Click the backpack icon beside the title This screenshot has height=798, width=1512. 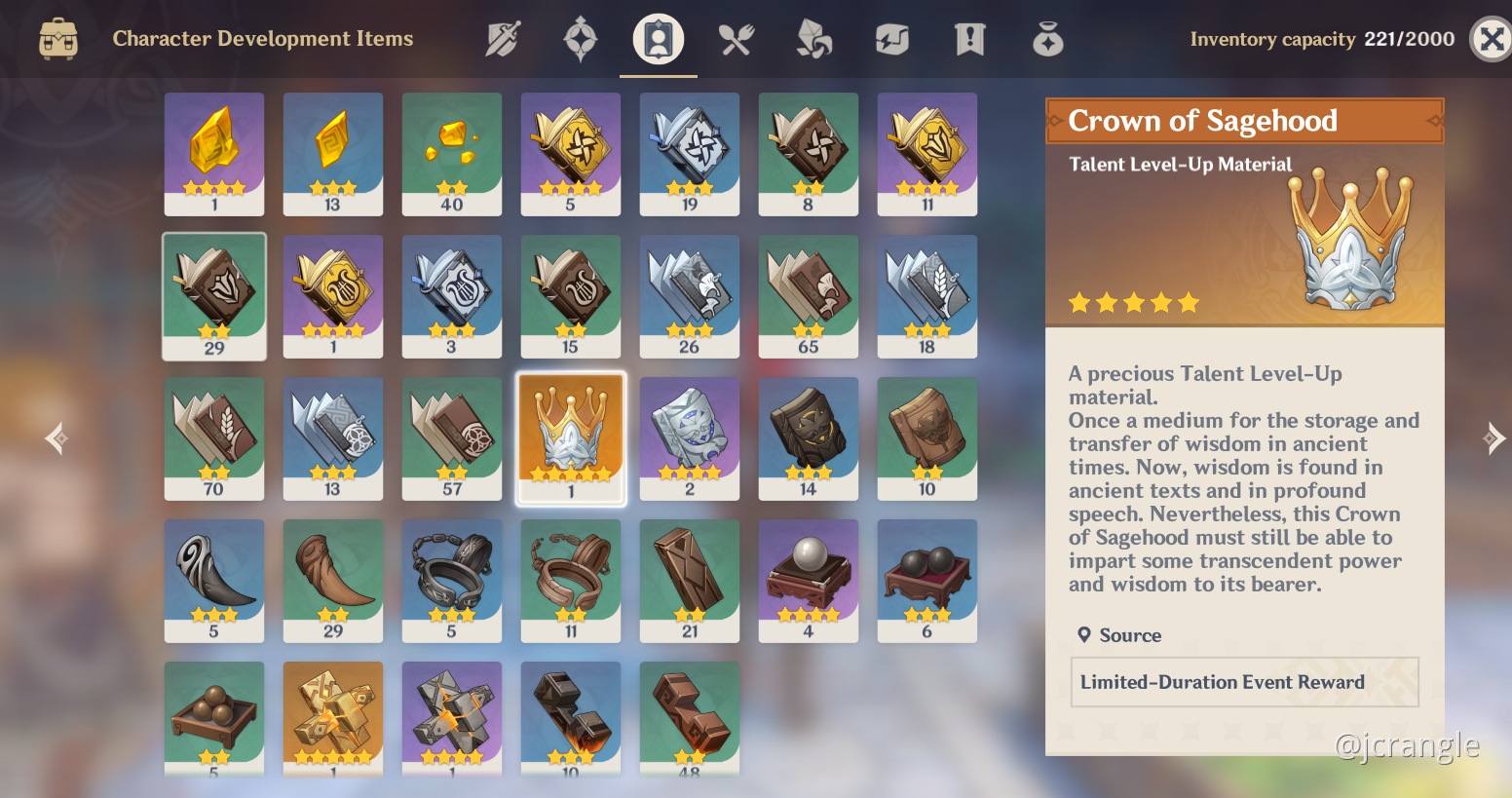pos(58,39)
